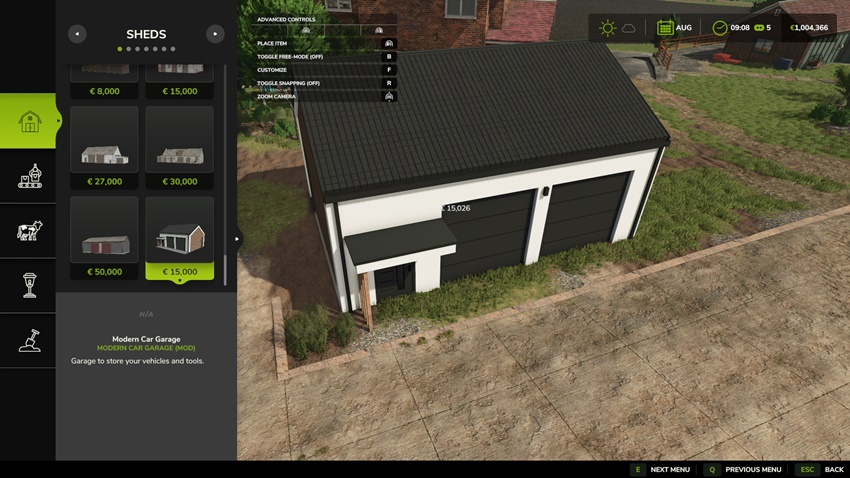Switch to the factory production category
The height and width of the screenshot is (478, 850).
(29, 176)
